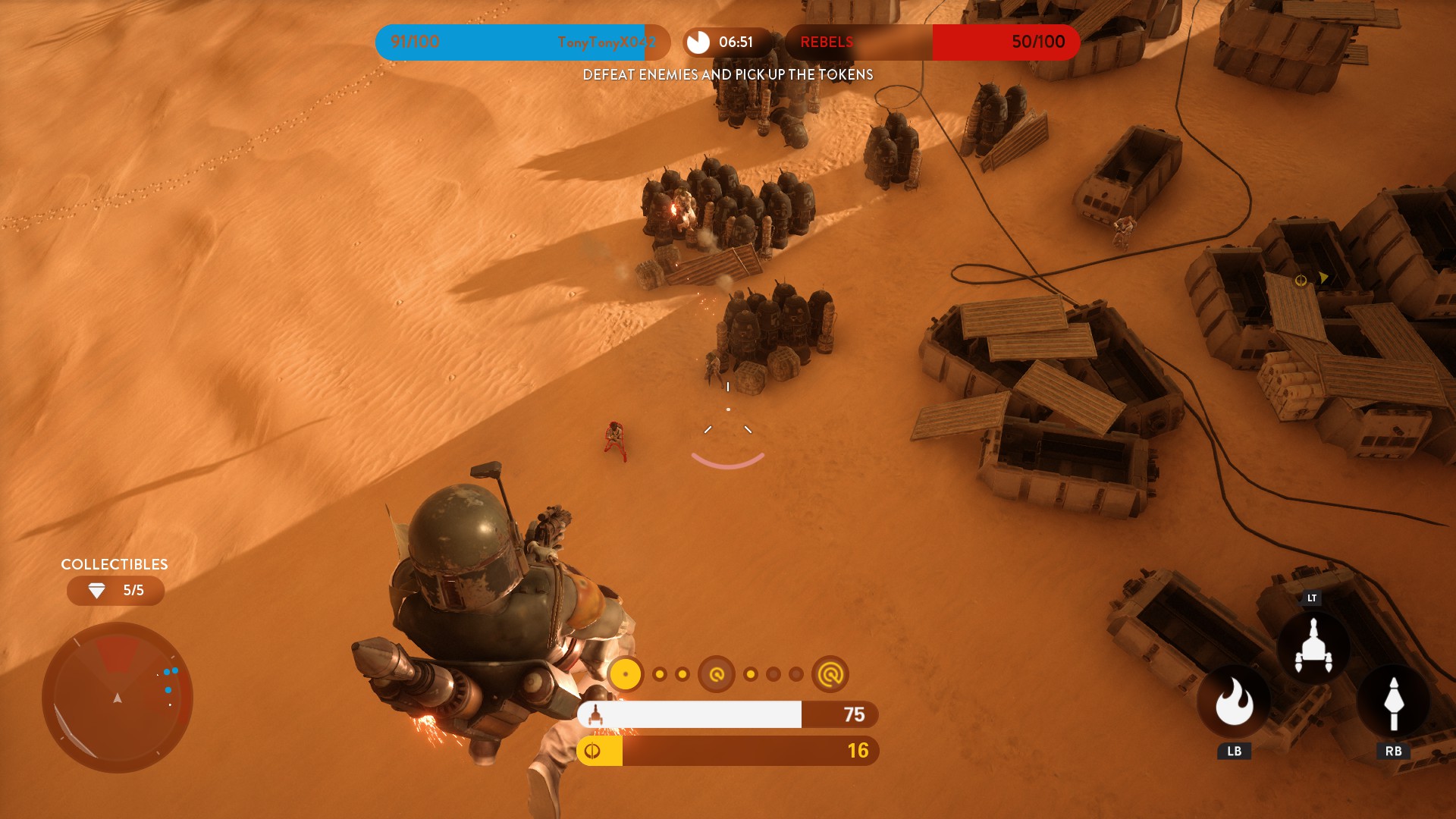Image resolution: width=1456 pixels, height=819 pixels.
Task: Trigger the jetpack ability icon
Action: (1313, 647)
